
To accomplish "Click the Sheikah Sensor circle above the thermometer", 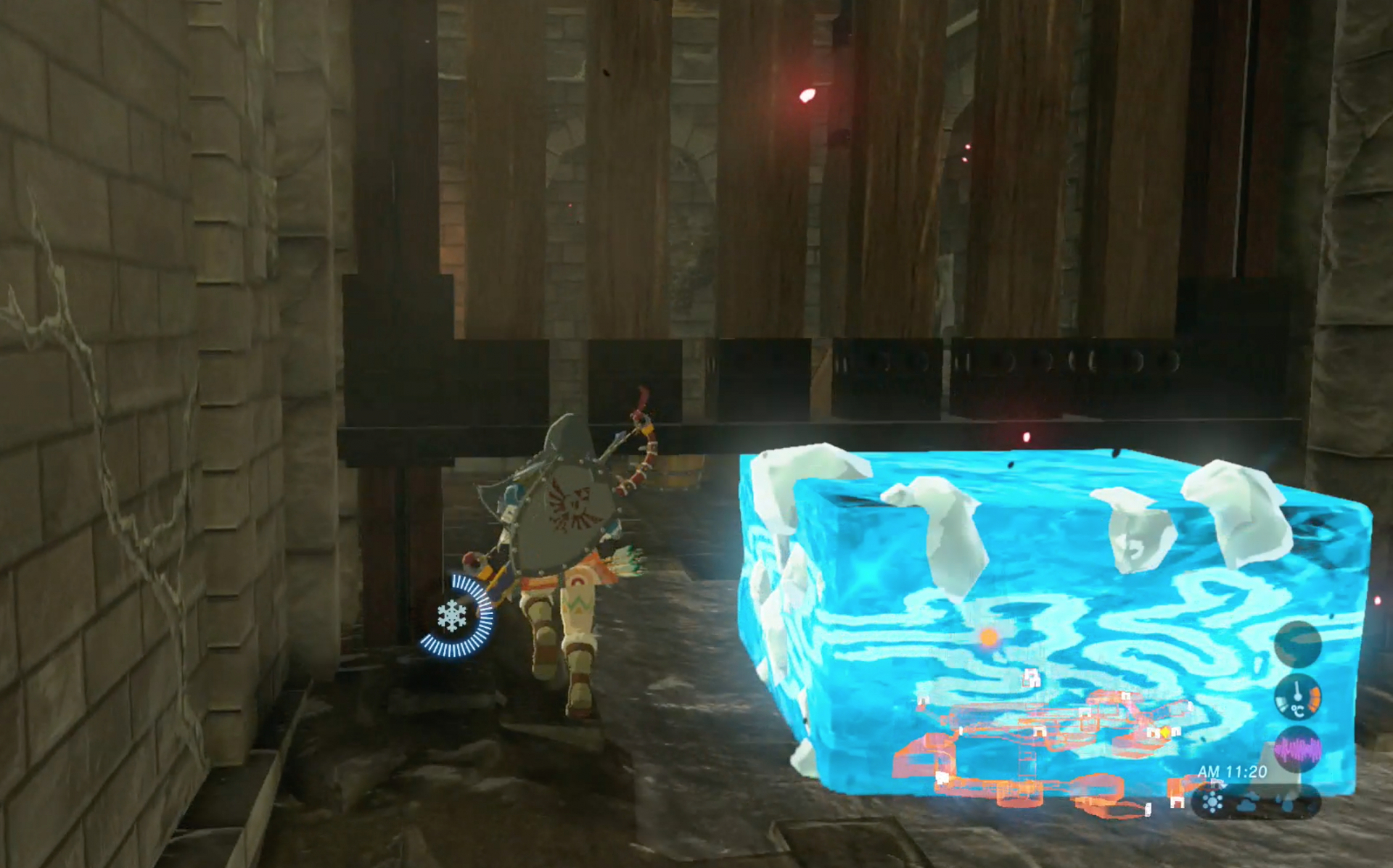I will pos(1298,643).
